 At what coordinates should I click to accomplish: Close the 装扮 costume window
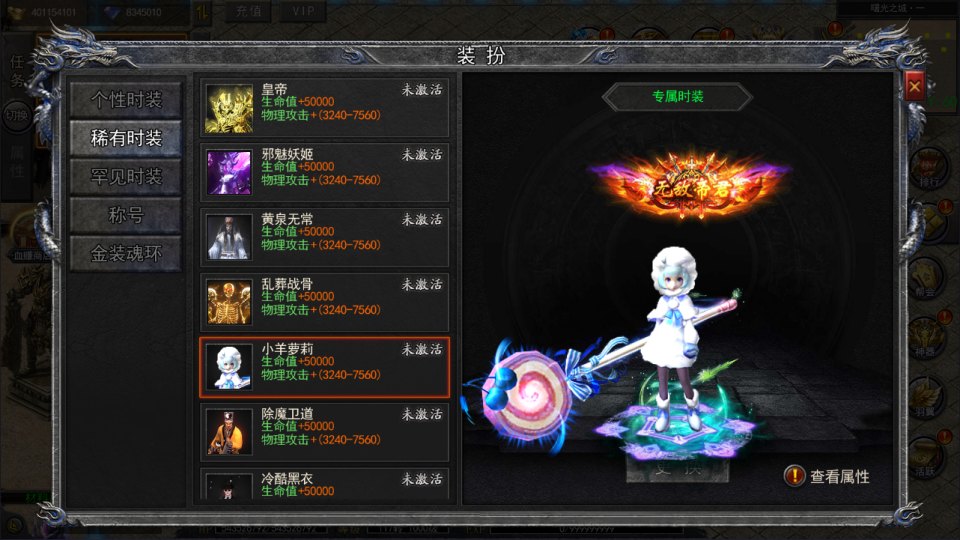click(x=914, y=87)
